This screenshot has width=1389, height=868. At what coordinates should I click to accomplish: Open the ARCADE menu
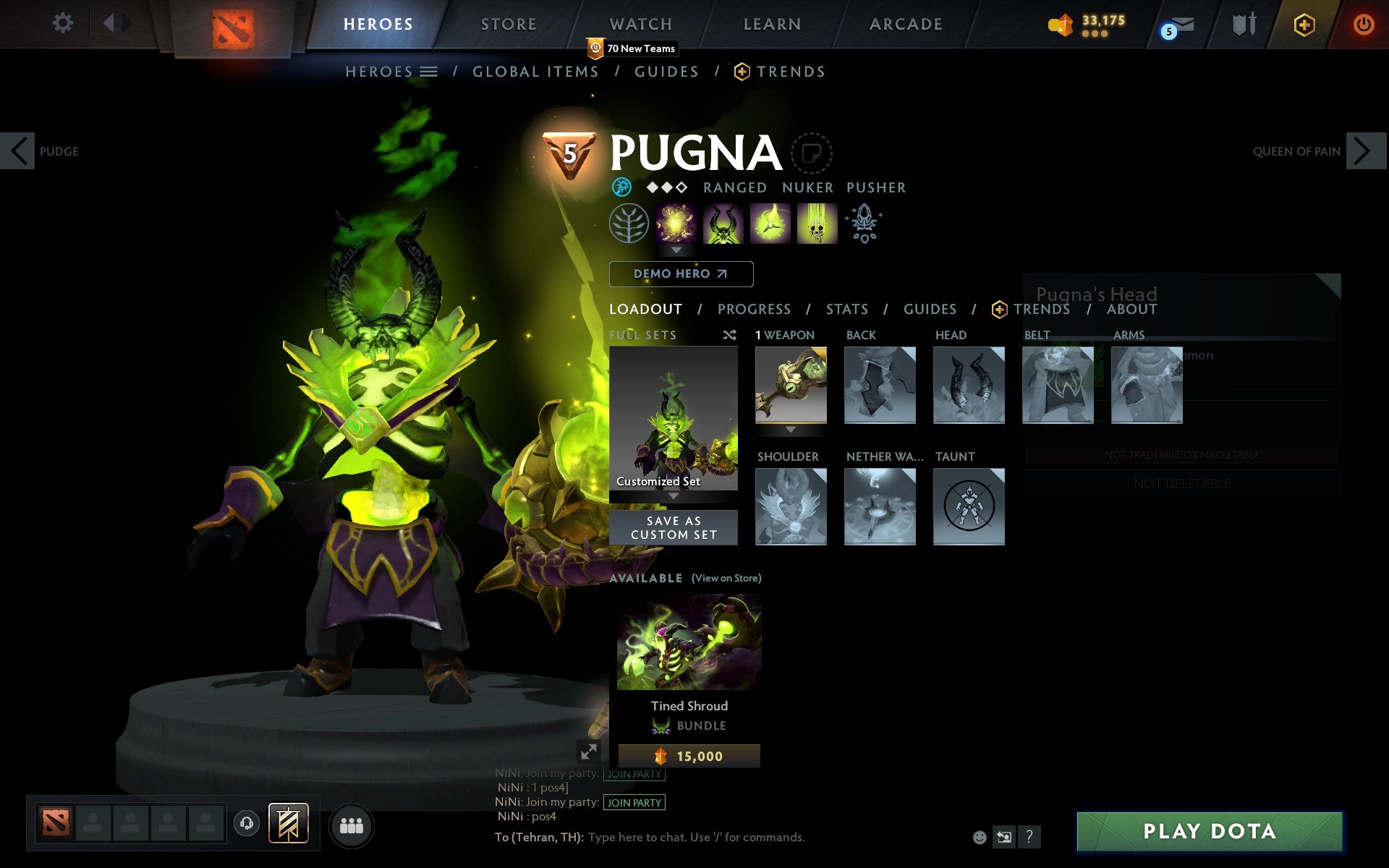904,24
